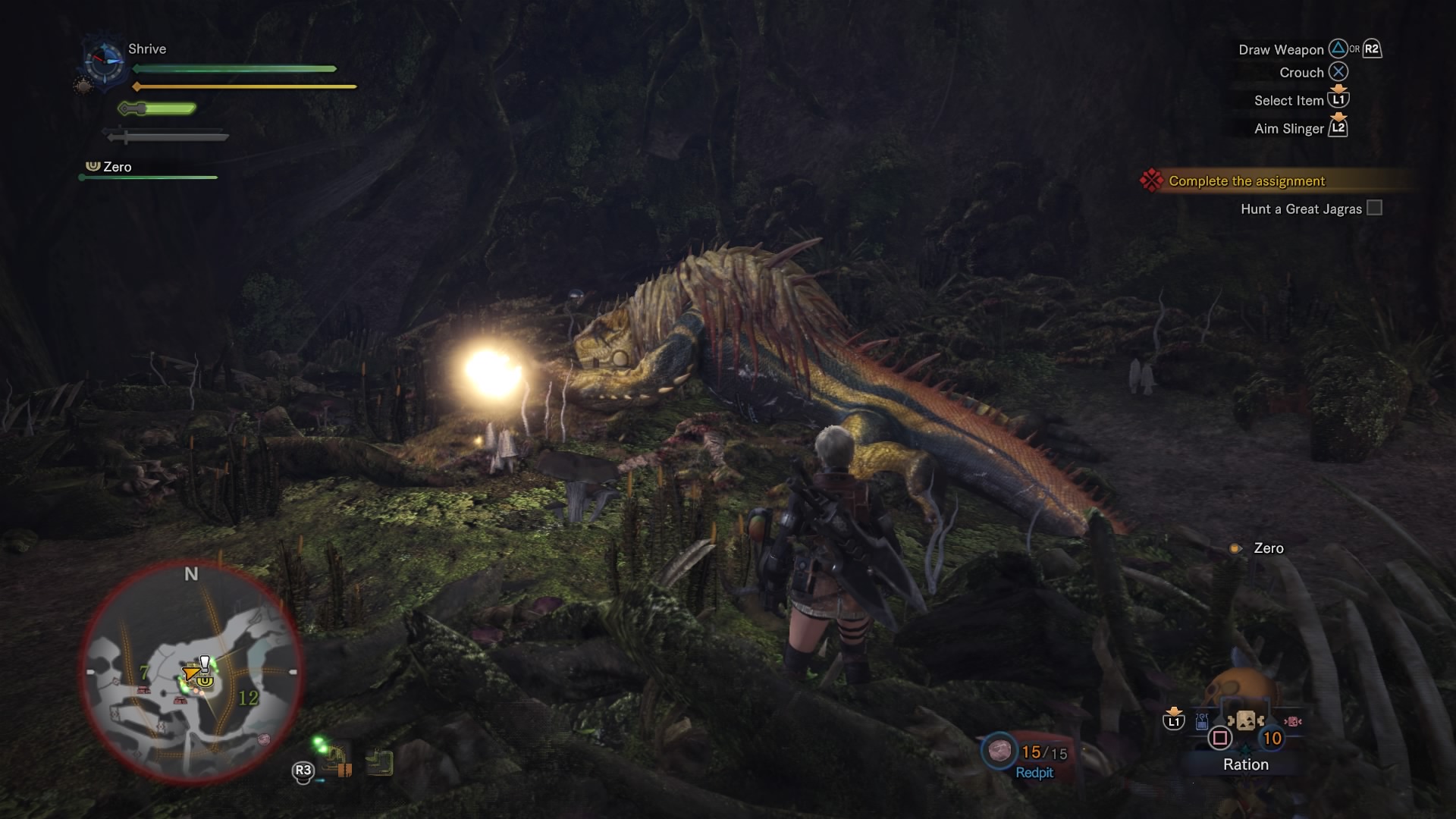The width and height of the screenshot is (1456, 819).
Task: Tick the Hunt a Great Jagras checkbox
Action: (x=1374, y=208)
